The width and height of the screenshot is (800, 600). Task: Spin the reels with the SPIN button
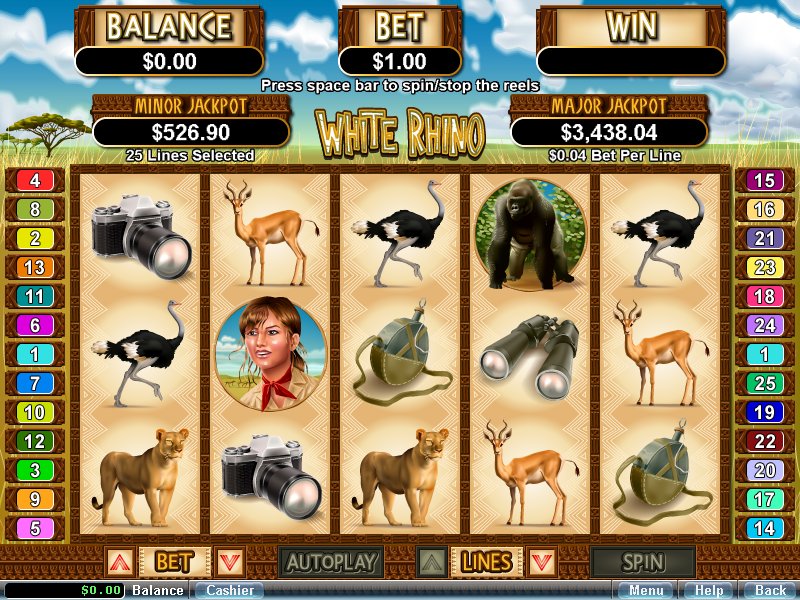point(642,562)
